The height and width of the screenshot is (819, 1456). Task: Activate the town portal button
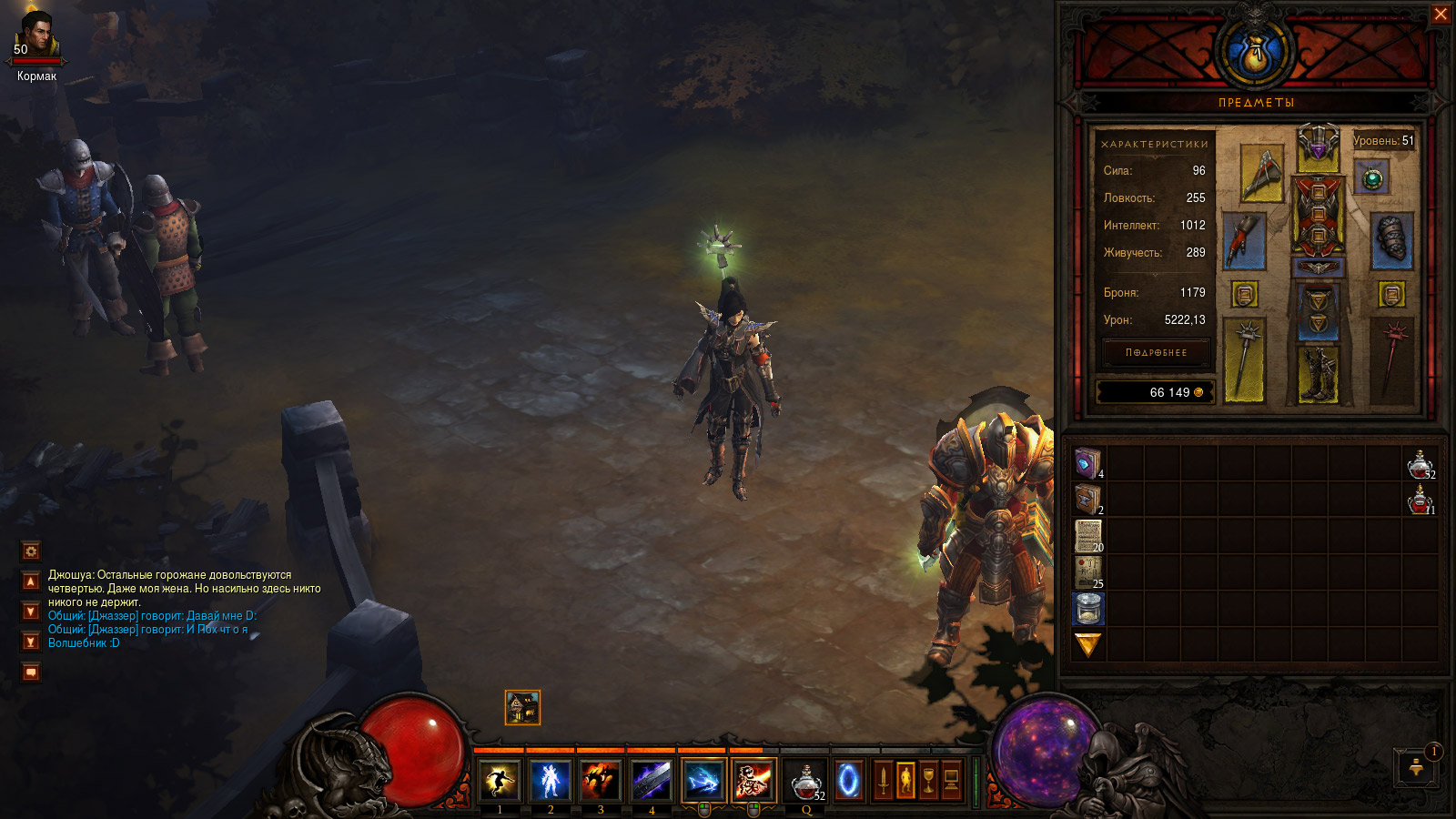pyautogui.click(x=848, y=781)
